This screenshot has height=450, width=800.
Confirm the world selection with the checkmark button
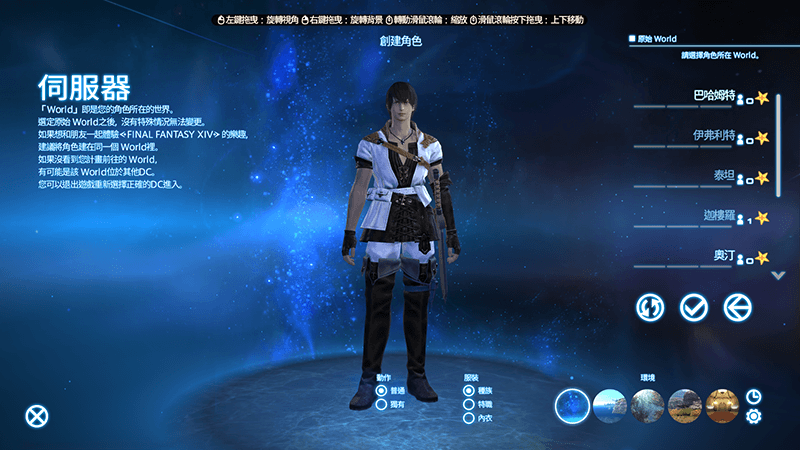(693, 307)
